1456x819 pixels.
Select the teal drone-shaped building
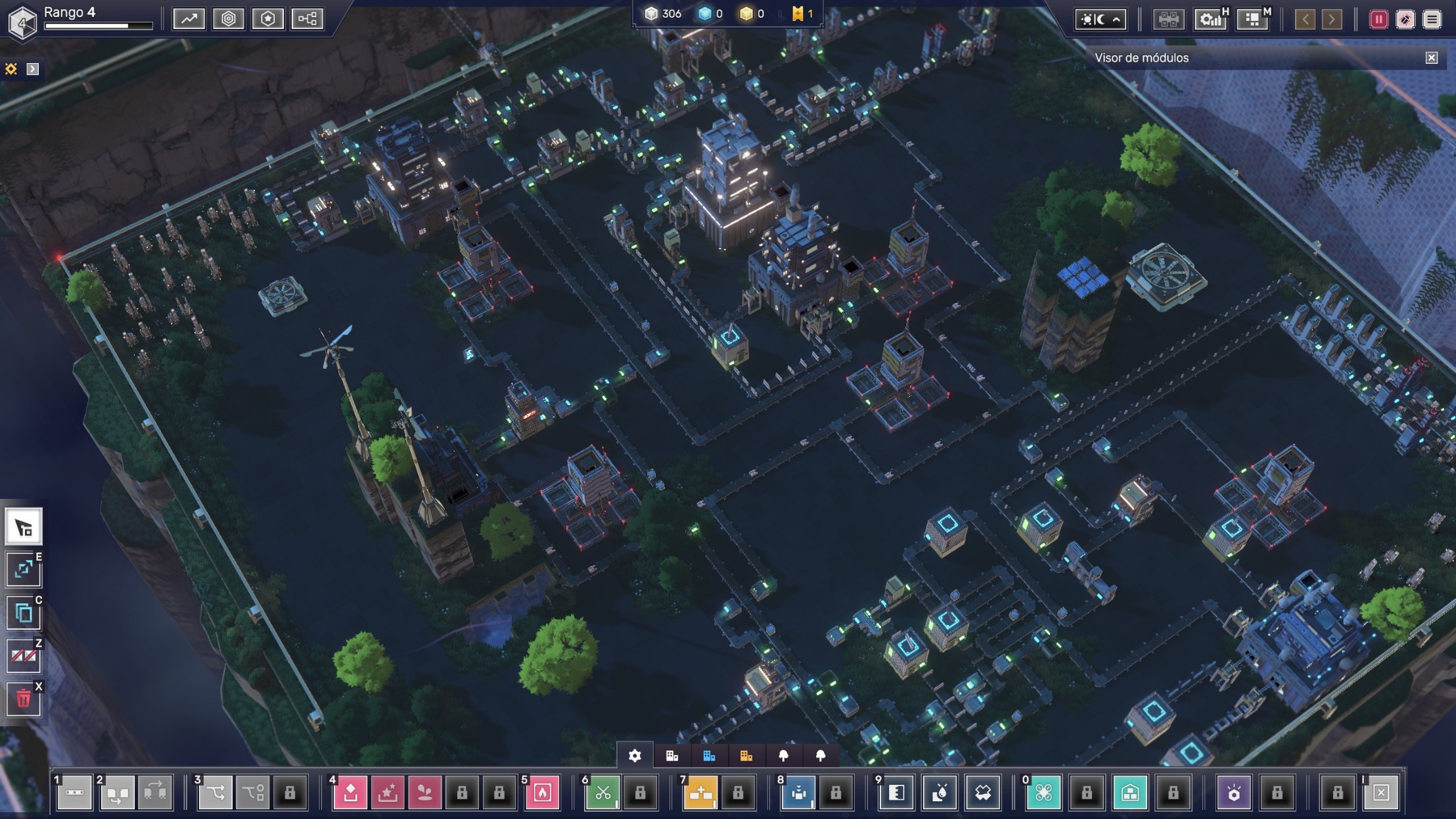[1043, 793]
